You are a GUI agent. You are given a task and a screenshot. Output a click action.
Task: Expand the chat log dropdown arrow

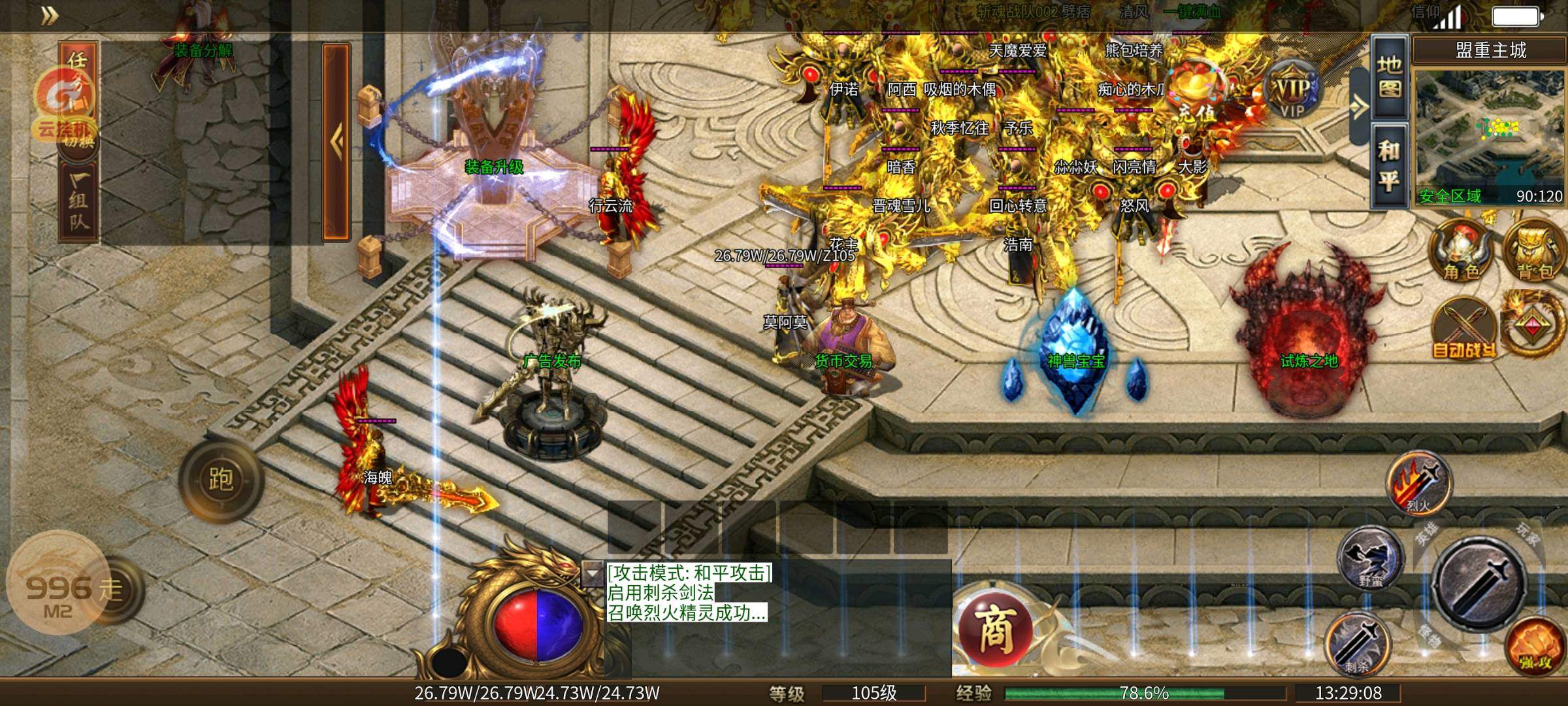(592, 573)
